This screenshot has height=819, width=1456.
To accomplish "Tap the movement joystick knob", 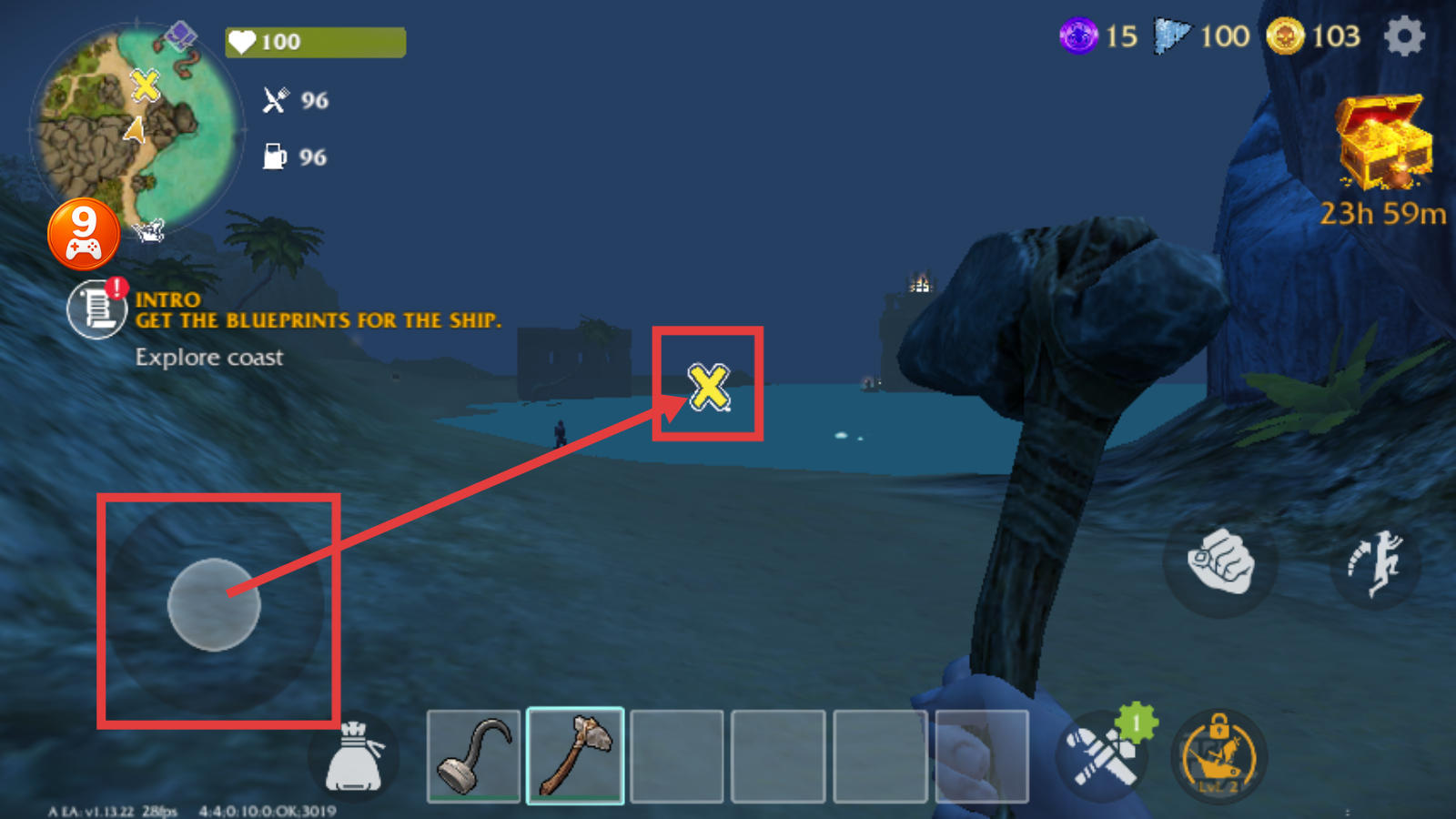I will click(x=214, y=604).
